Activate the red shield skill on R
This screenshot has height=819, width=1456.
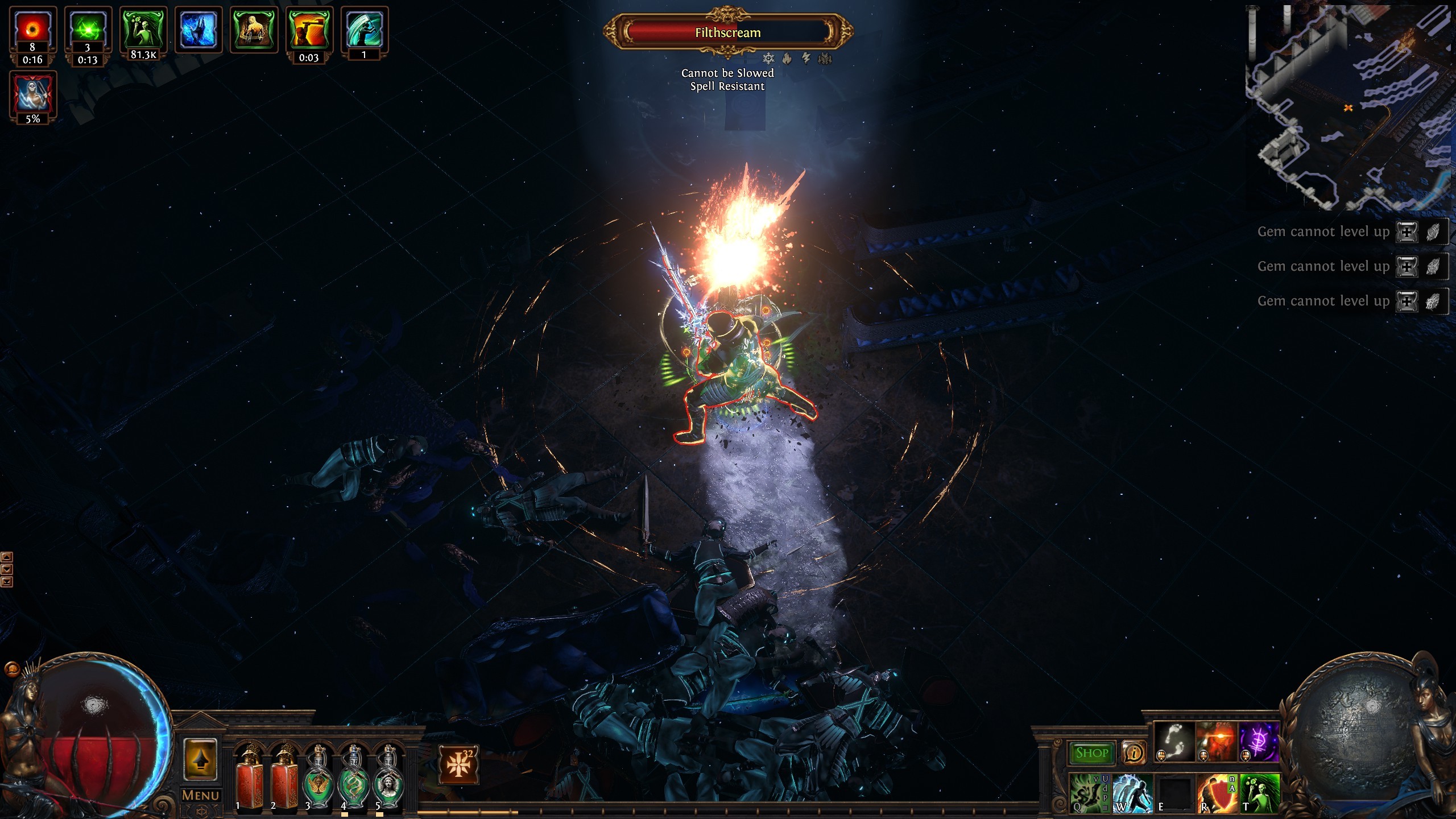[1217, 792]
